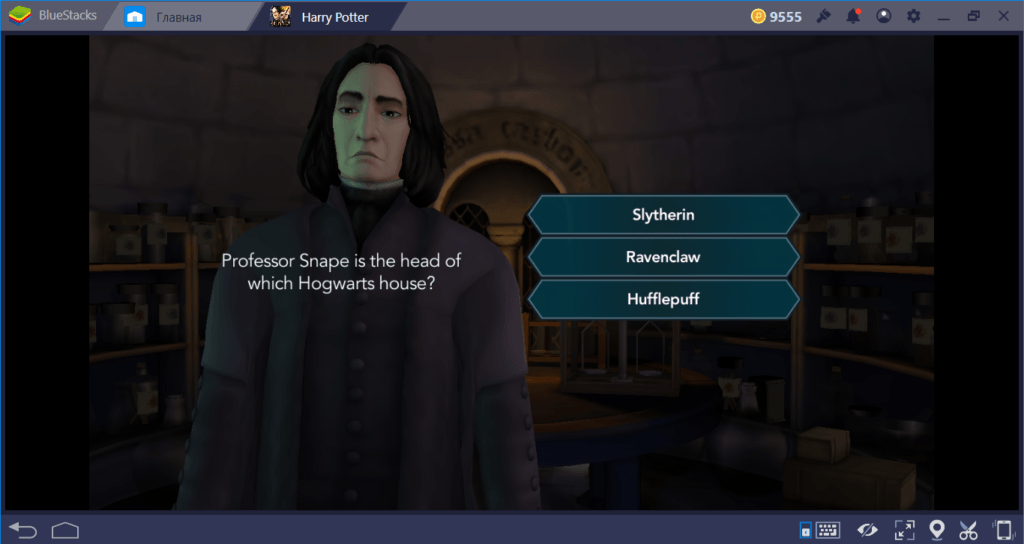This screenshot has height=544, width=1024.
Task: Open the BlueStacks settings gear
Action: 913,16
